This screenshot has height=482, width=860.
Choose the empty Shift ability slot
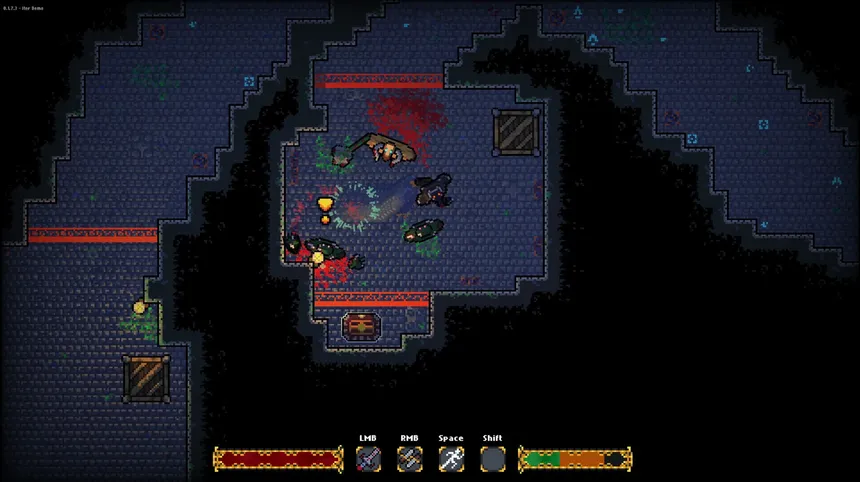click(x=492, y=459)
